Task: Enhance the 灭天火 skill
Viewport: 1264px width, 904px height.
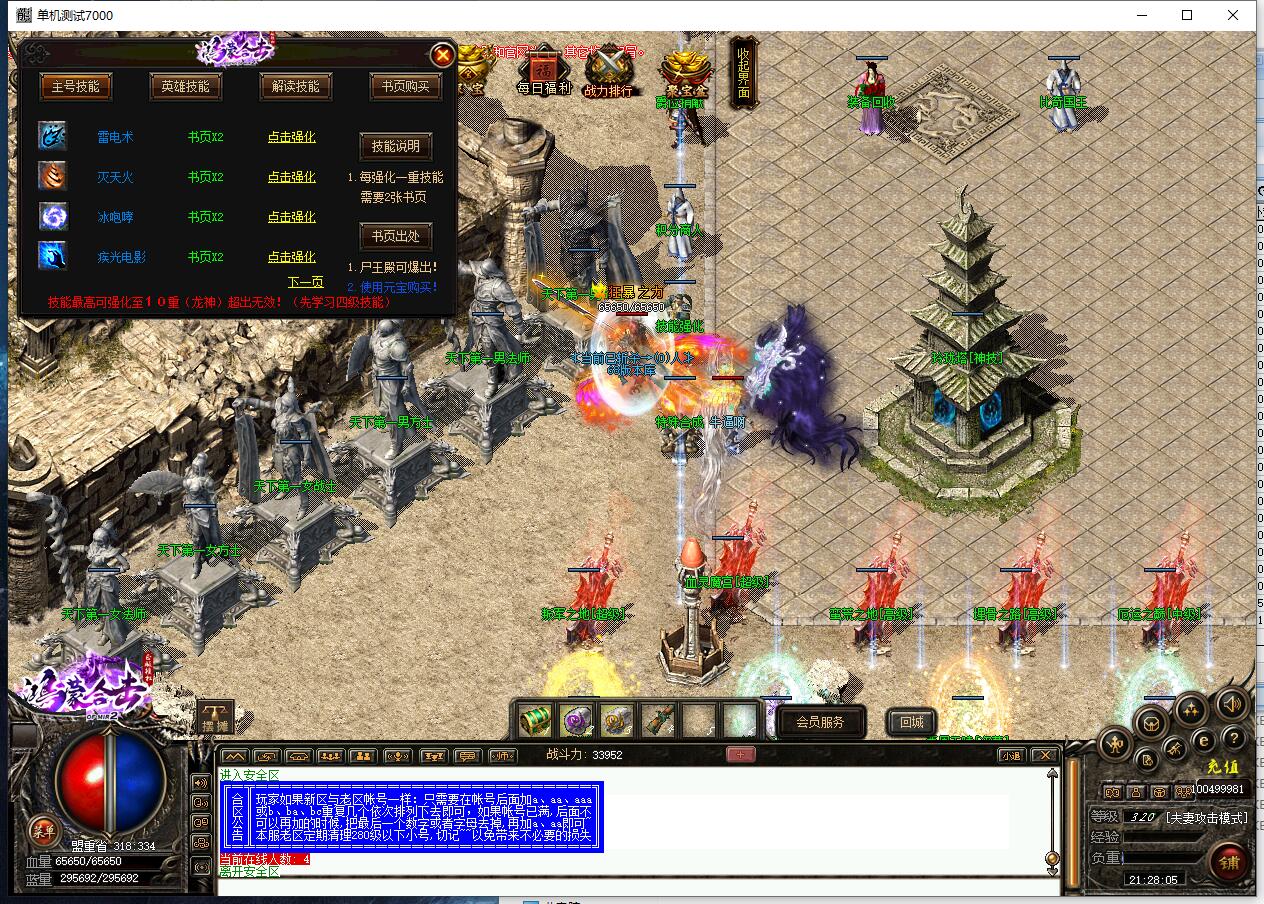Action: pos(291,177)
